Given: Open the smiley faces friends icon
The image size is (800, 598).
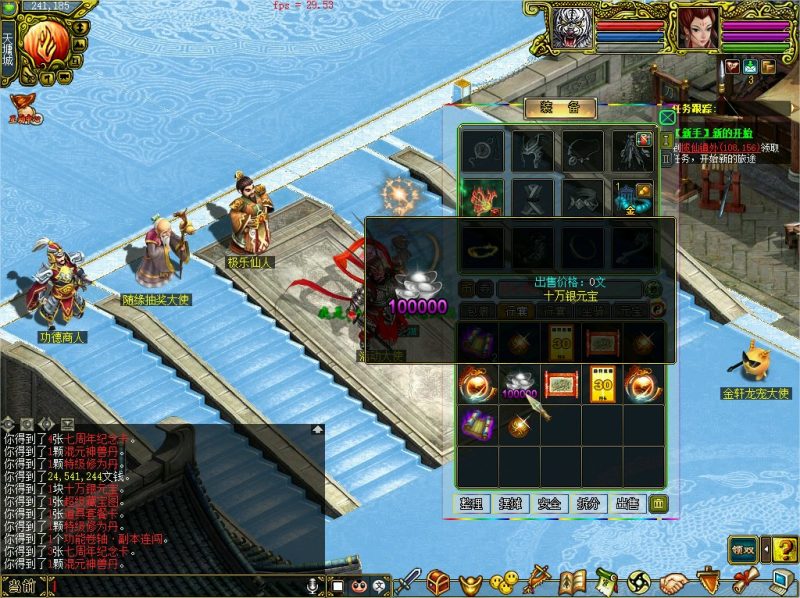Looking at the screenshot, I should pyautogui.click(x=506, y=581).
